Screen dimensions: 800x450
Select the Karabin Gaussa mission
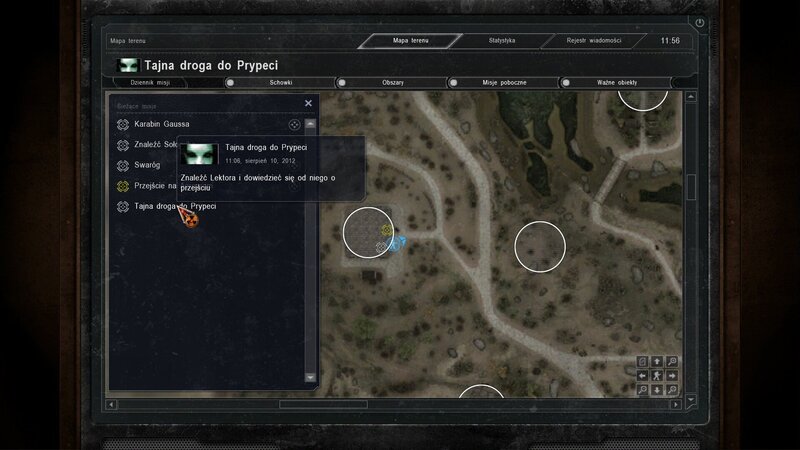click(162, 124)
